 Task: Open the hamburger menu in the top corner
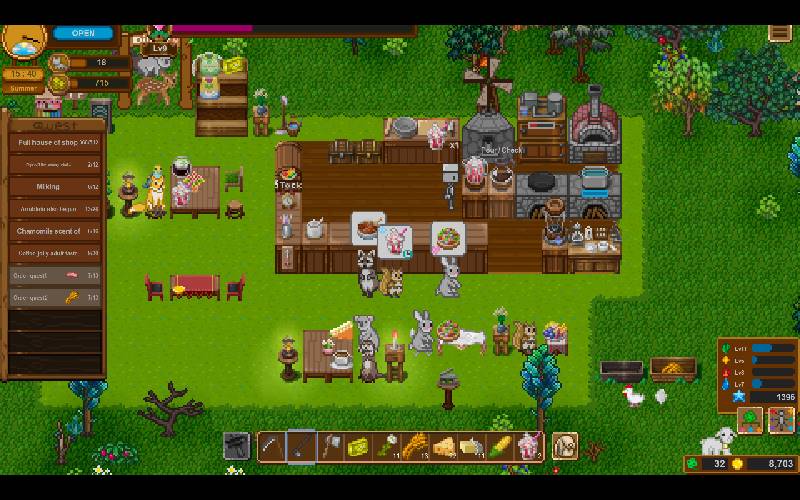tap(780, 33)
